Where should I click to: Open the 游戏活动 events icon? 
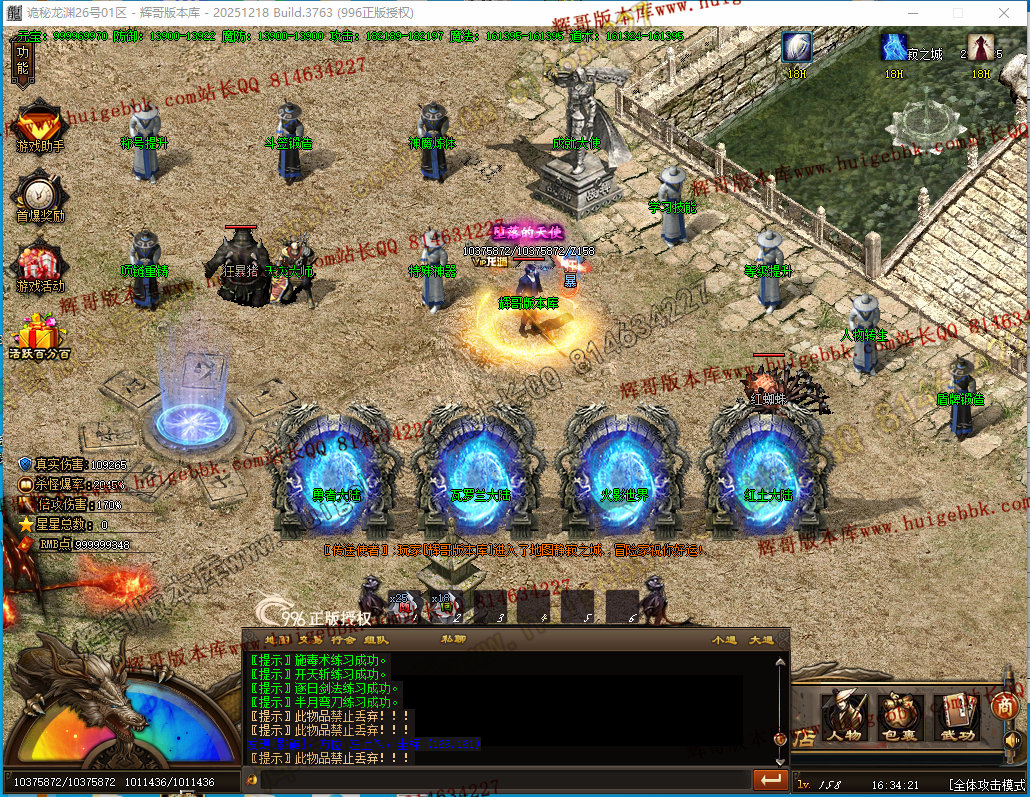(x=40, y=265)
